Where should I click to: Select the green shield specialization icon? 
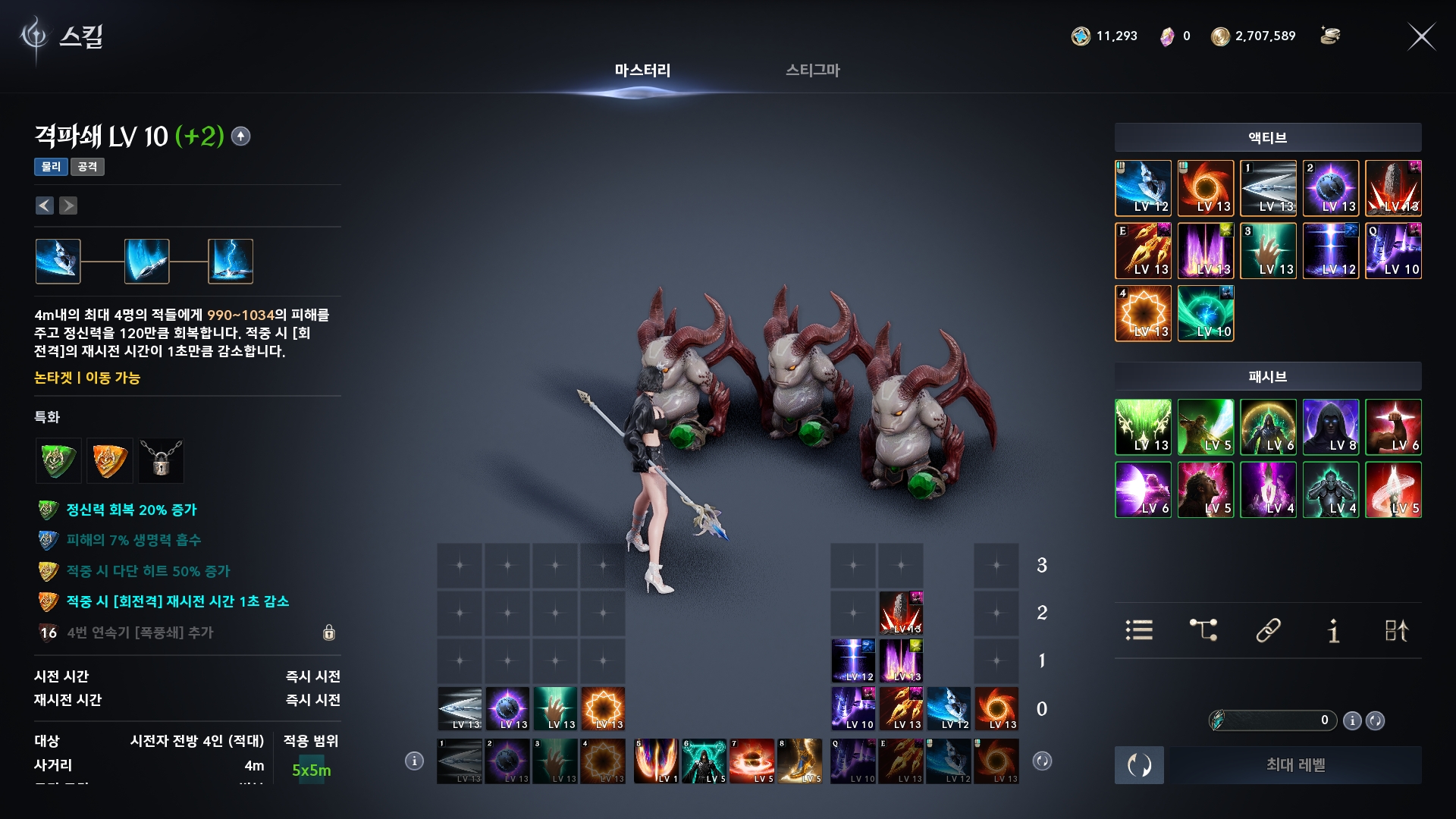pyautogui.click(x=58, y=460)
